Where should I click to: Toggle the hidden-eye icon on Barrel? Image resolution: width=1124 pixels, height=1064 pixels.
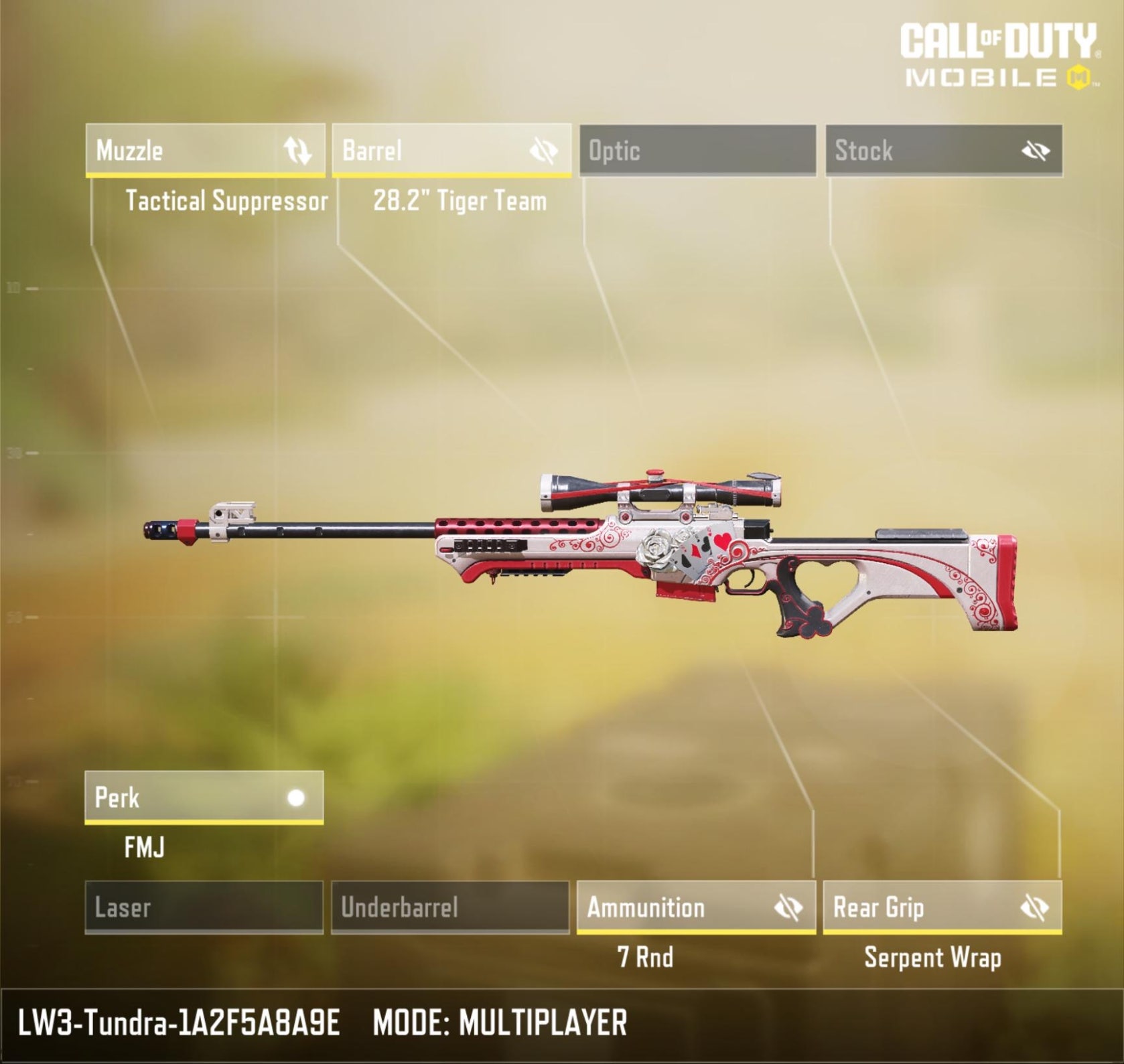point(543,151)
